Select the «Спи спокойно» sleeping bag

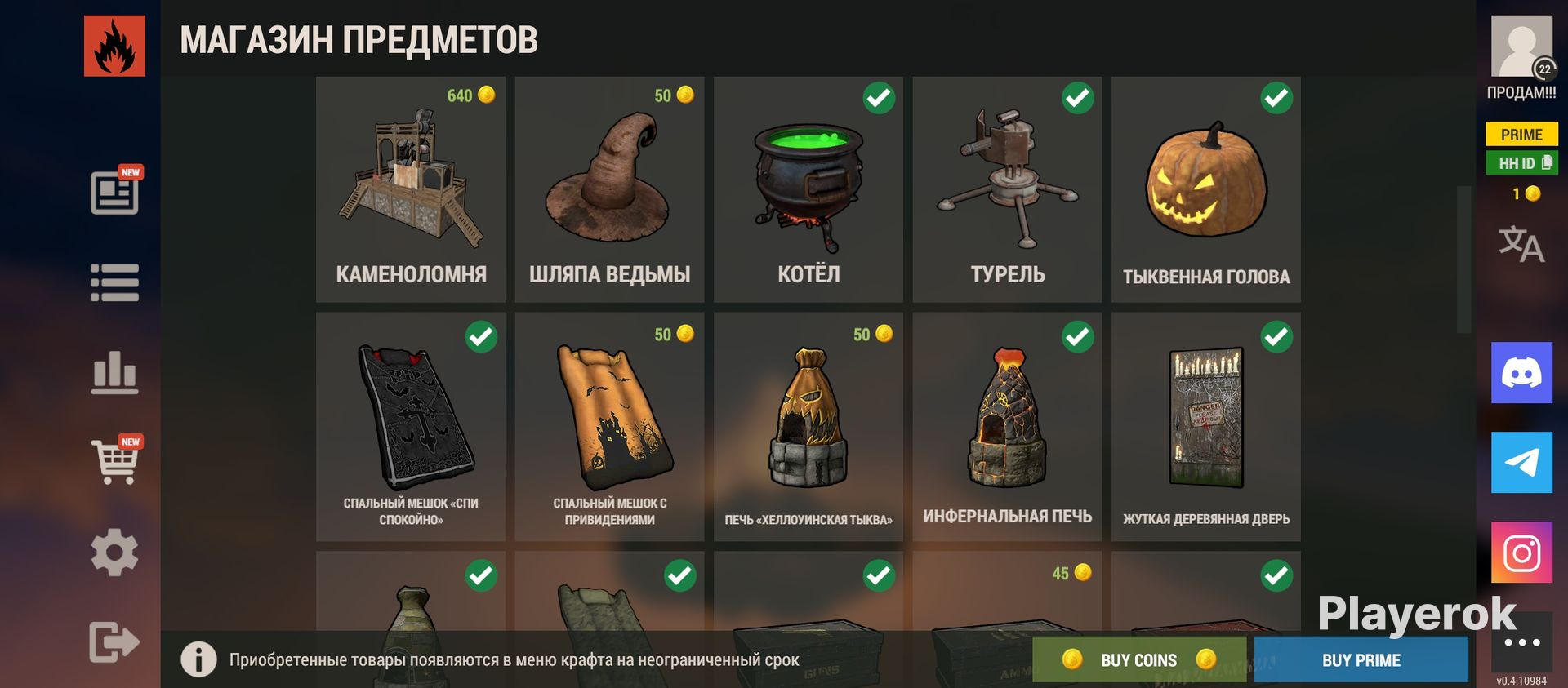pos(411,426)
